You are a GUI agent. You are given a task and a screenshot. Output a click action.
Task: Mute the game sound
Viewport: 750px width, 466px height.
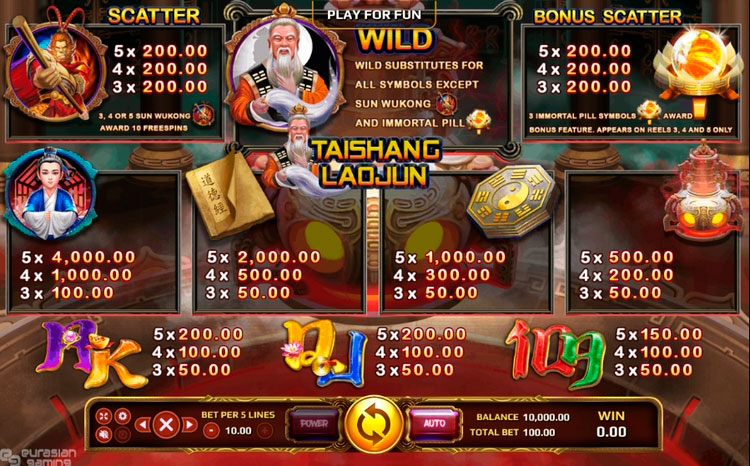pyautogui.click(x=105, y=434)
